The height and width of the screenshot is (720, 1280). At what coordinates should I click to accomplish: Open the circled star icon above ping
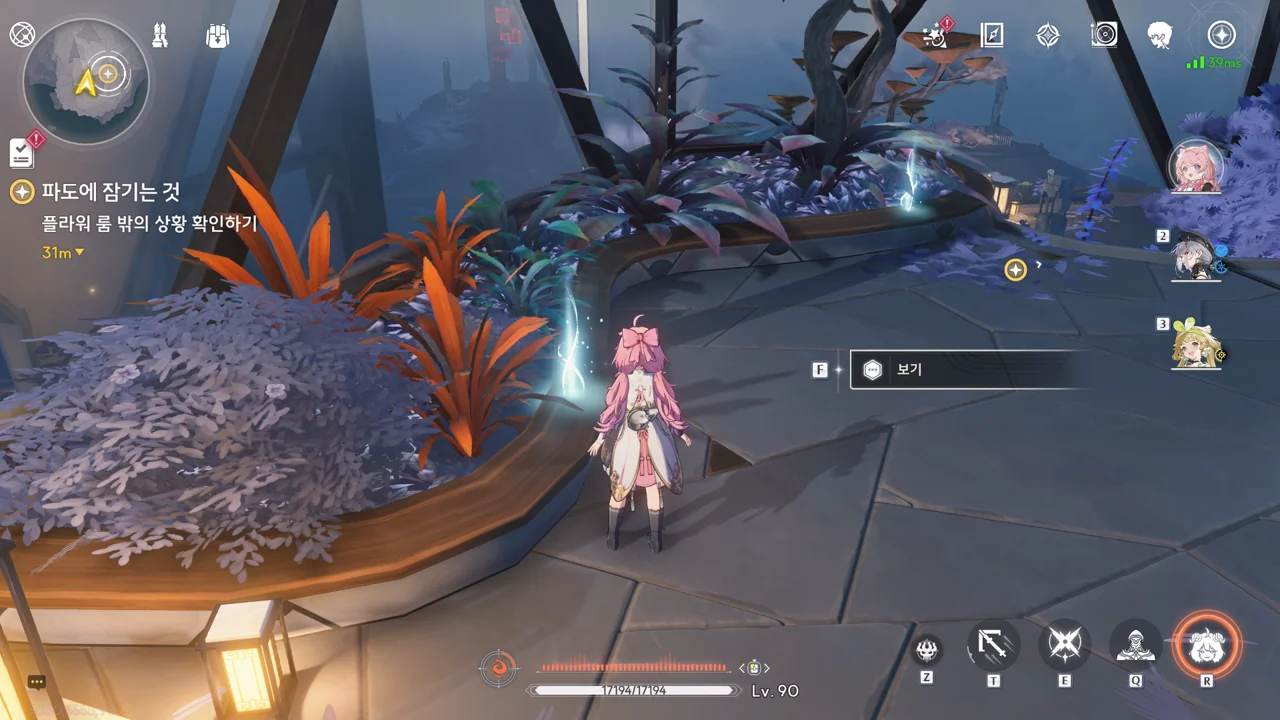(1221, 35)
